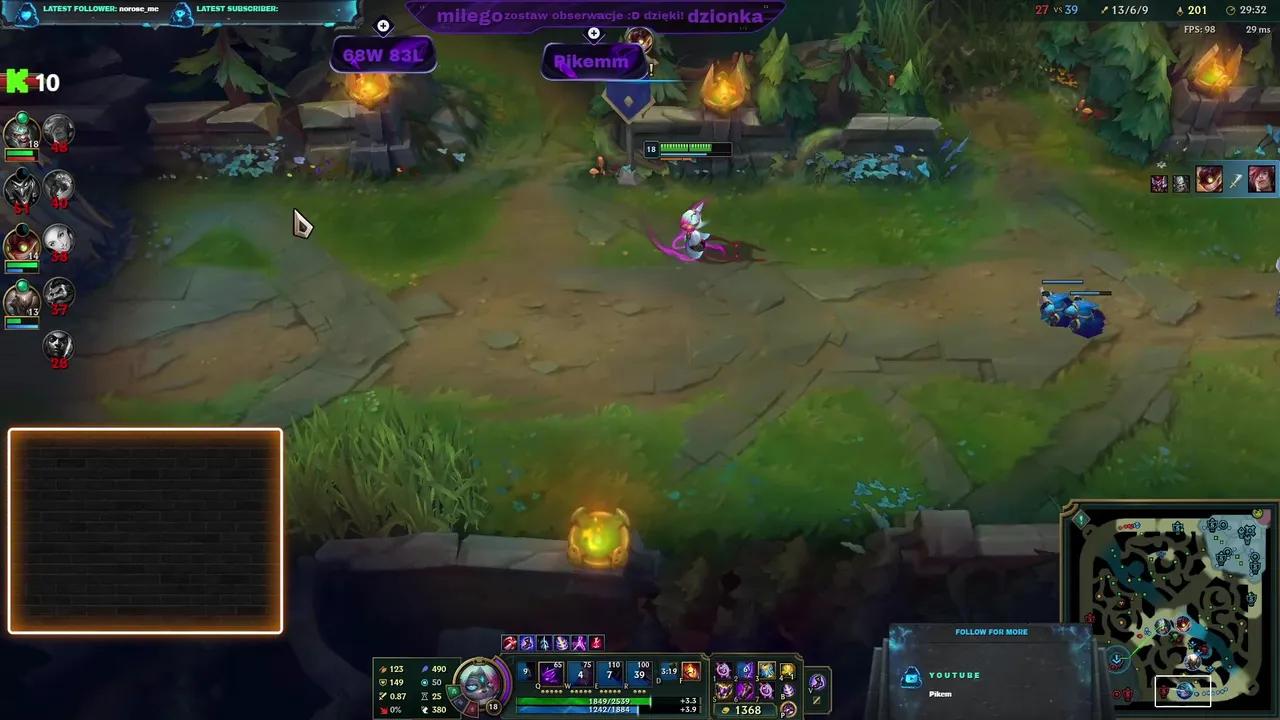Click the green health bar showing 1849/2539
1280x720 pixels.
(603, 700)
